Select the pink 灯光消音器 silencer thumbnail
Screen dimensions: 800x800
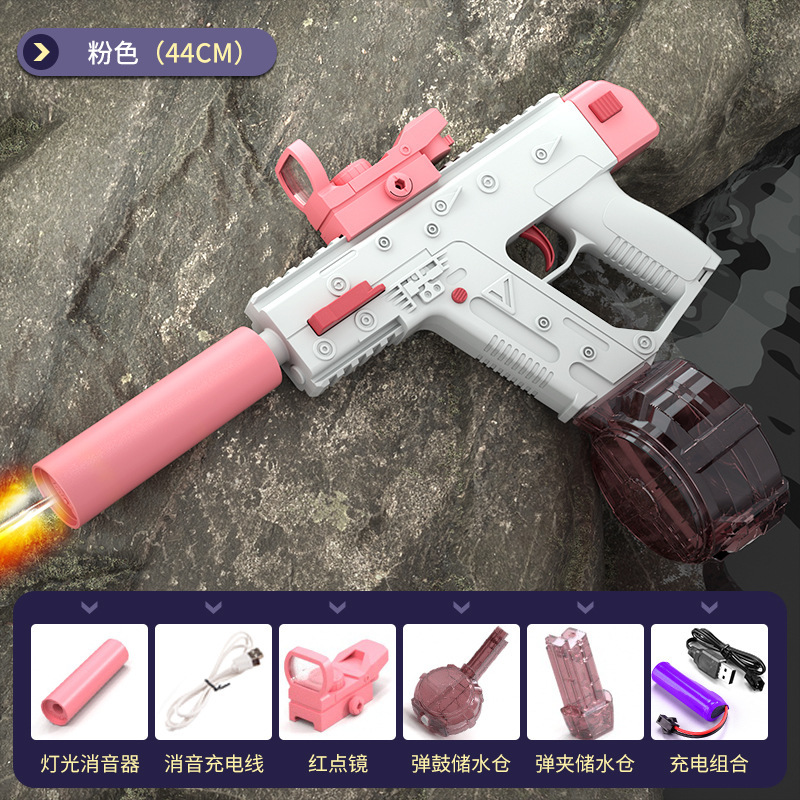89,683
